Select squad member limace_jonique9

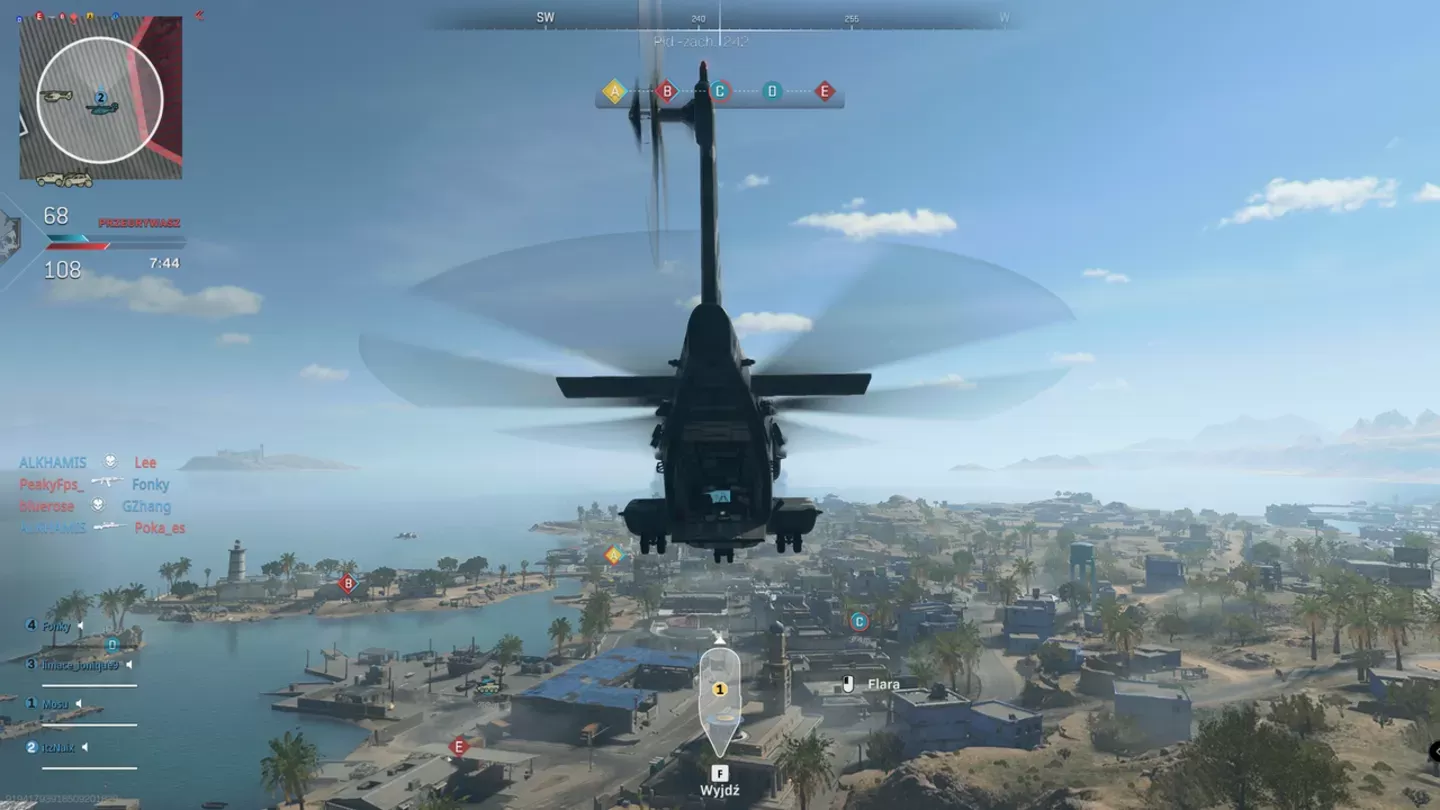coord(79,665)
